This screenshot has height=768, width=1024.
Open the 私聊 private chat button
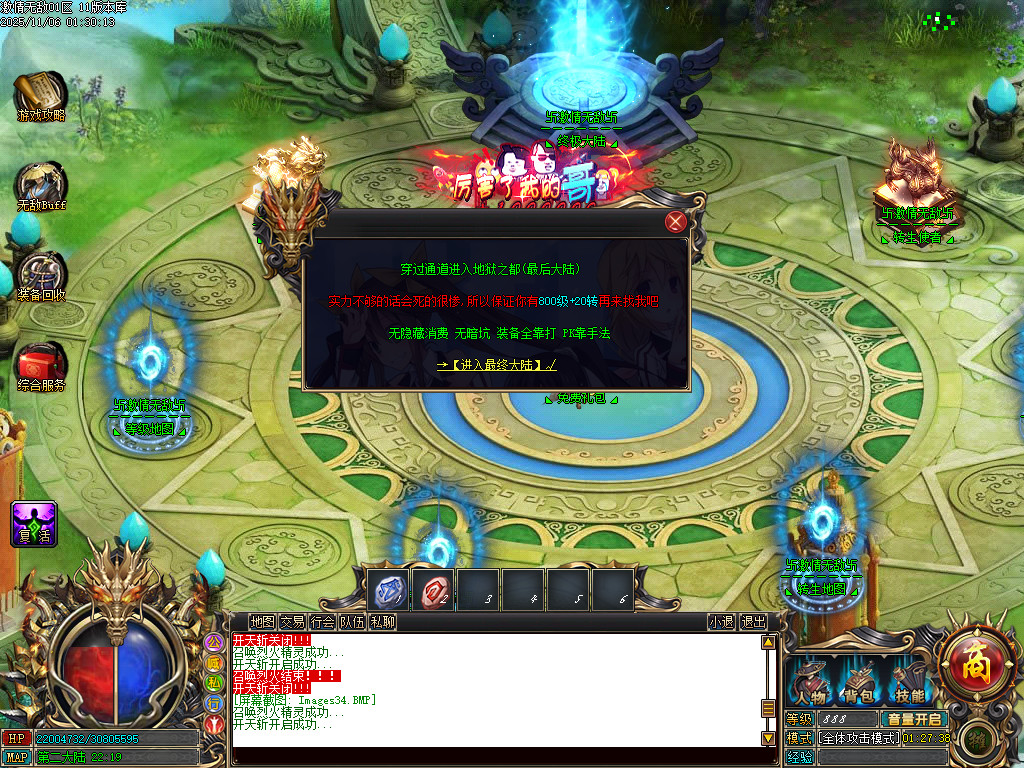point(382,621)
